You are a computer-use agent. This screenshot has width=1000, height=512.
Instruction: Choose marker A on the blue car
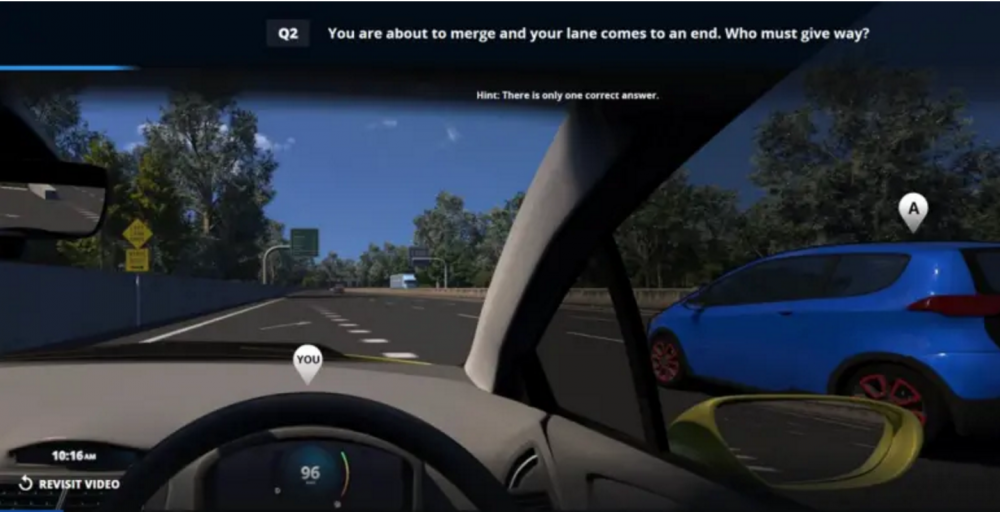(912, 211)
